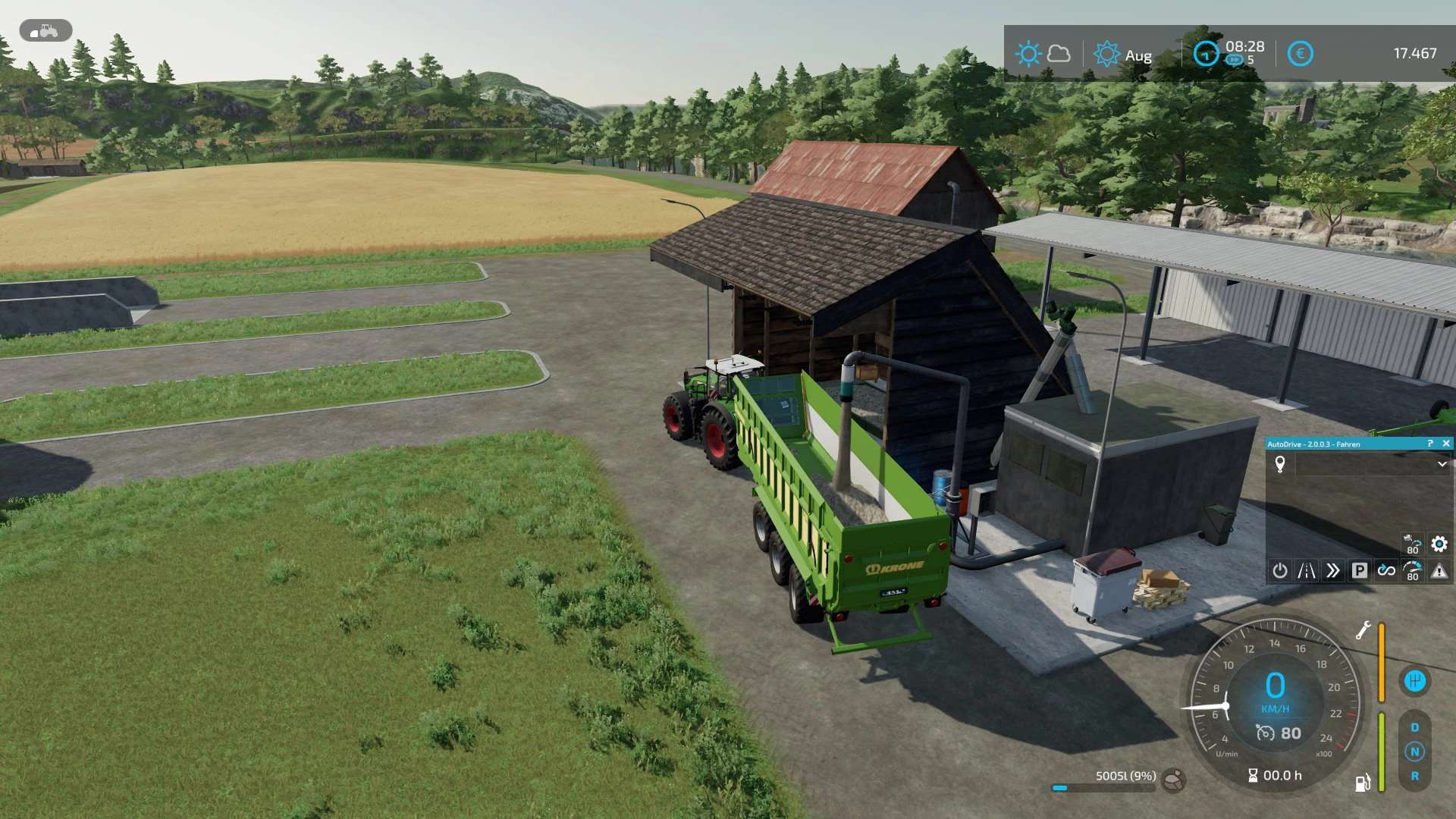Select the parking P button
This screenshot has height=819, width=1456.
tap(1360, 570)
